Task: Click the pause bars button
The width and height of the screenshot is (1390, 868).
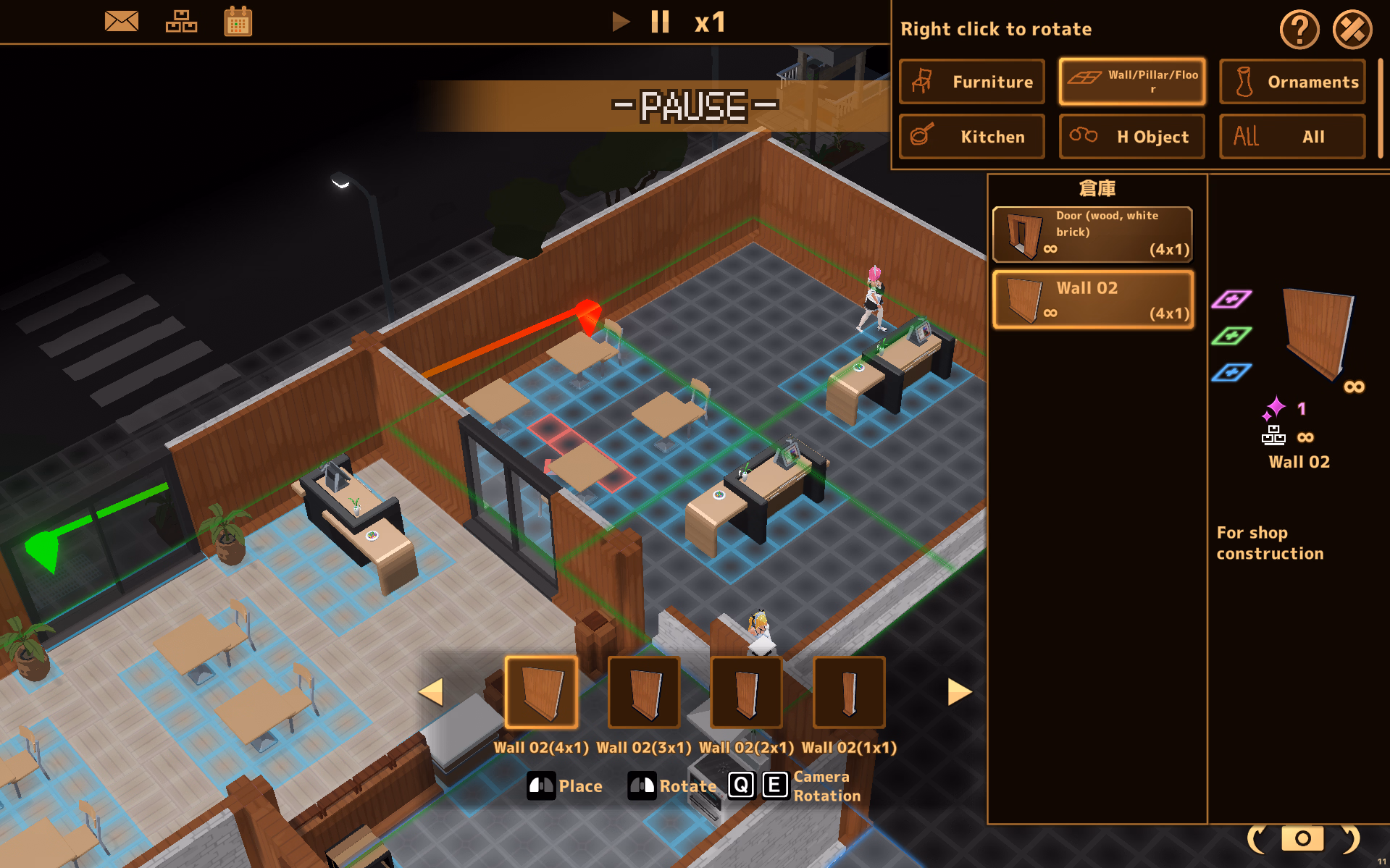Action: (660, 22)
